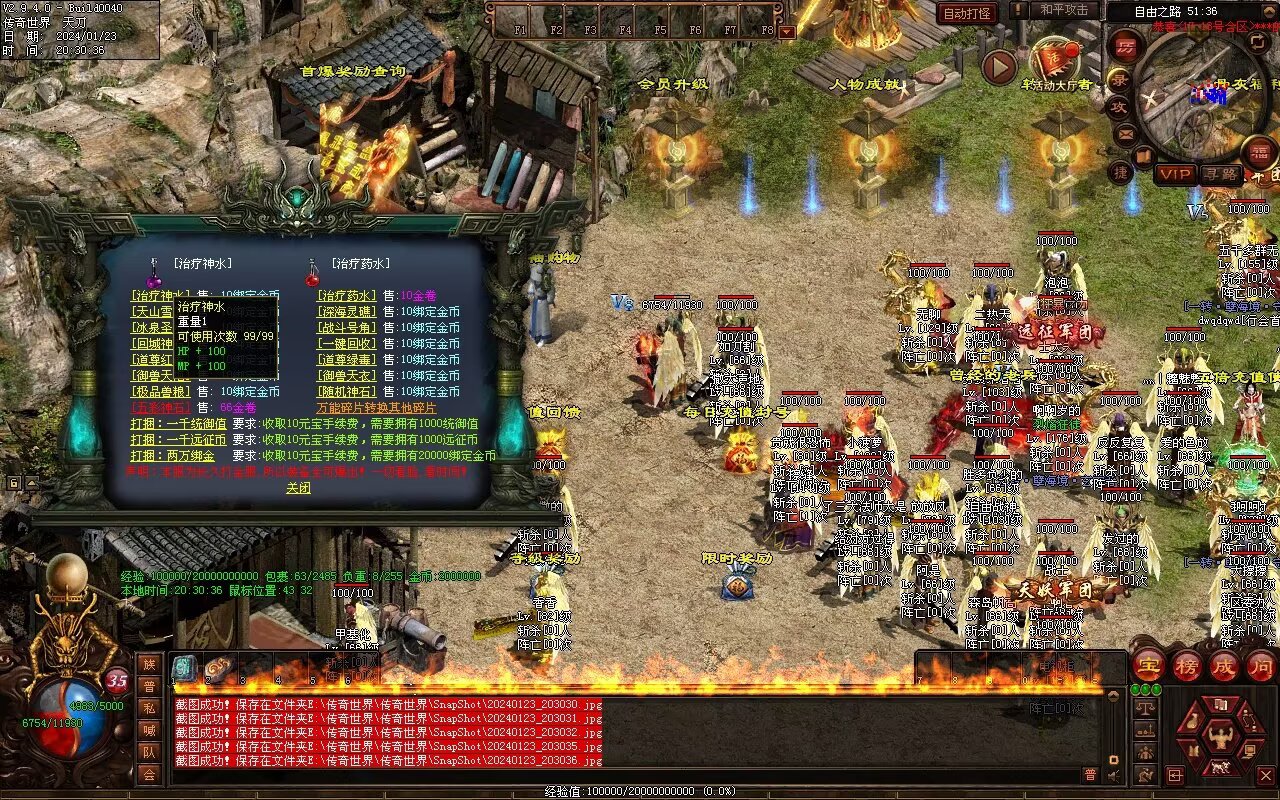This screenshot has width=1280, height=800.
Task: Open the mail envelope icon
Action: (x=1127, y=133)
